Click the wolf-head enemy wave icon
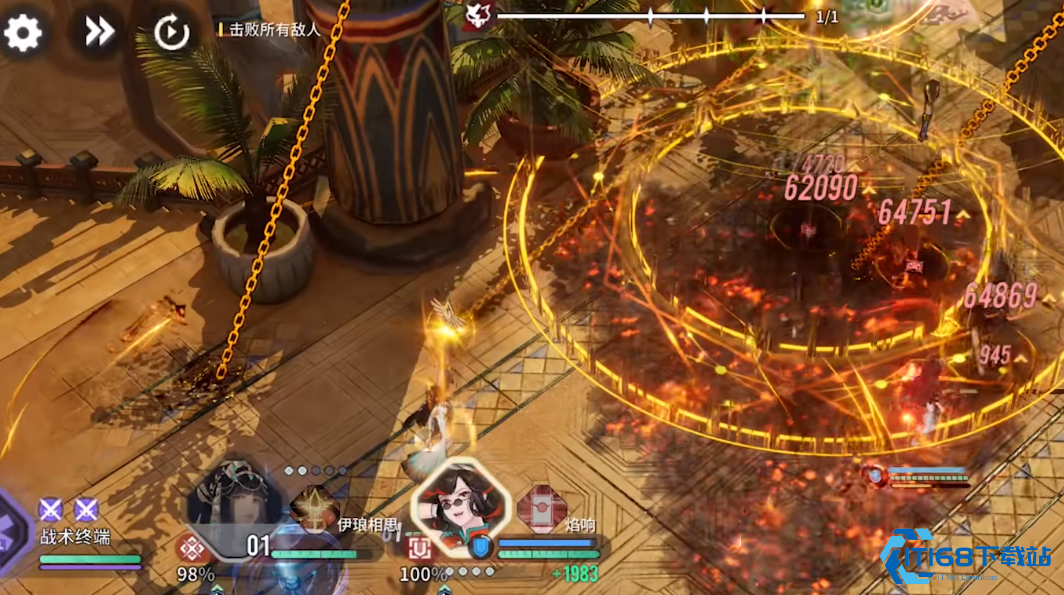 [478, 16]
